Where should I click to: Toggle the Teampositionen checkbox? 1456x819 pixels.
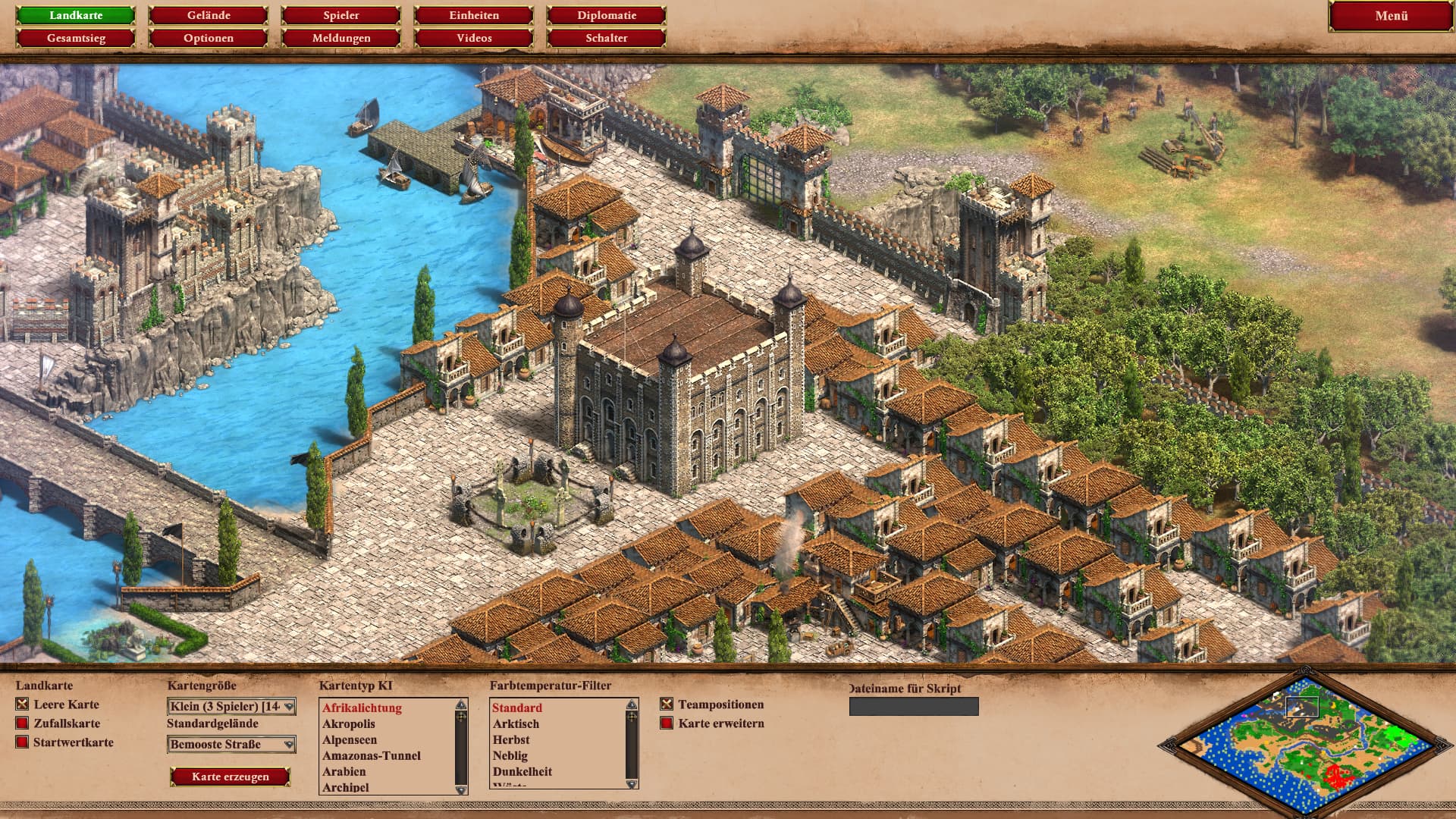click(667, 704)
